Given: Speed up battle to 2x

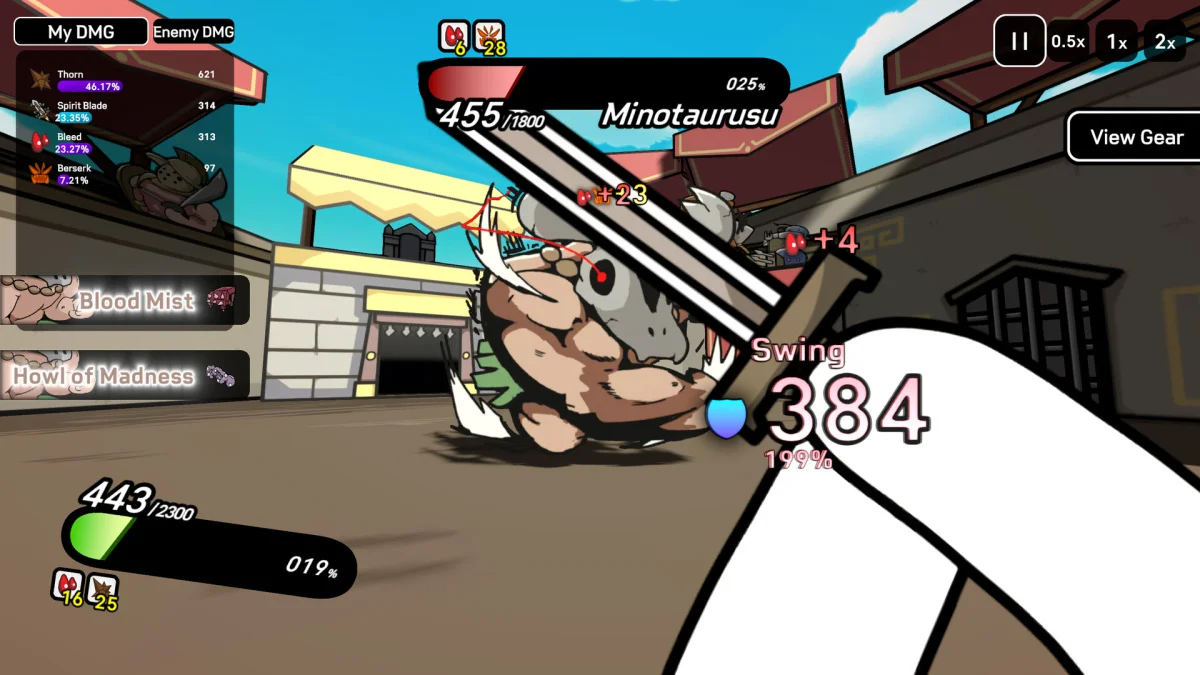Looking at the screenshot, I should [1165, 42].
